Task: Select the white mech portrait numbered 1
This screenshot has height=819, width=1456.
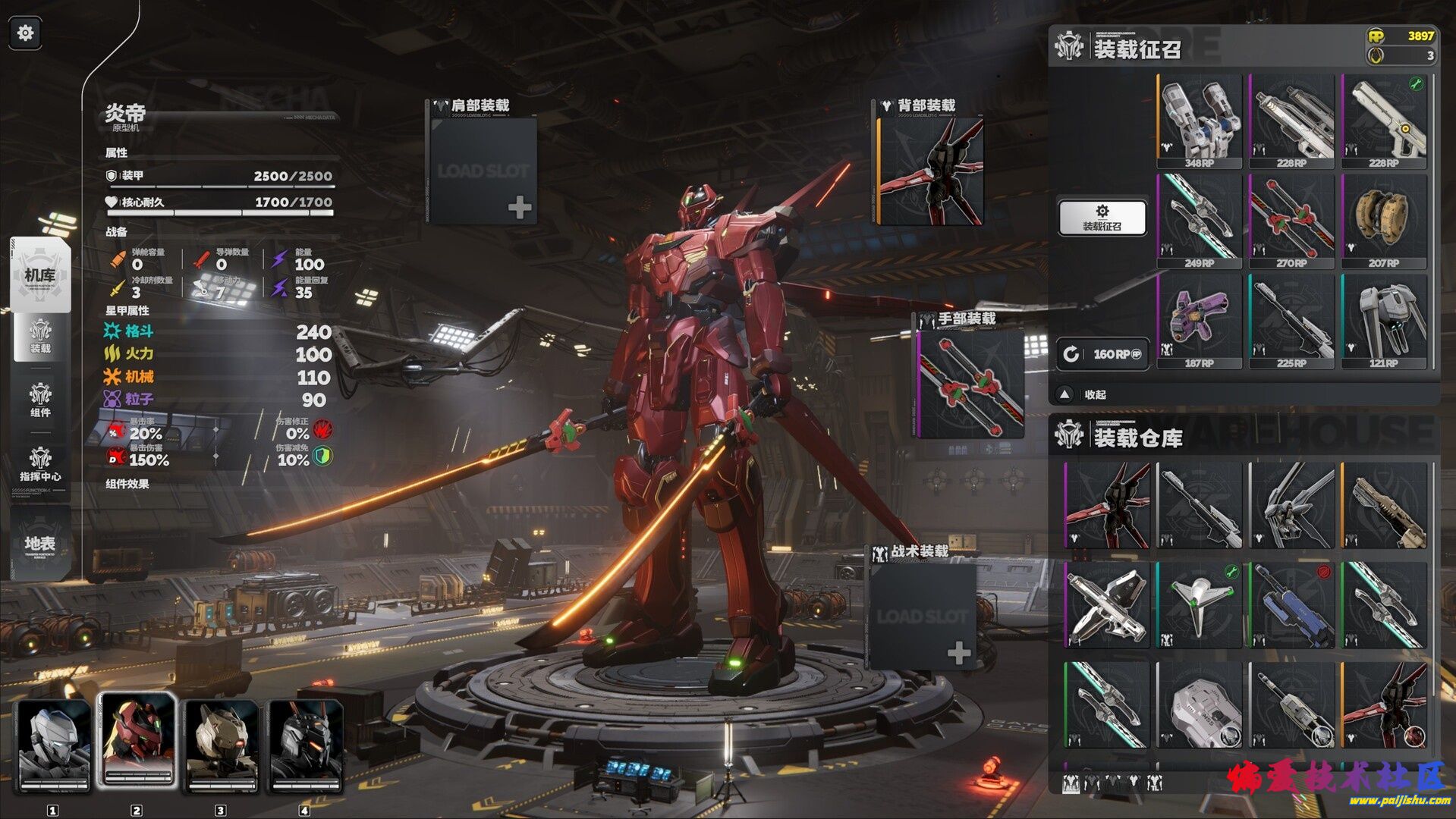Action: tap(54, 745)
